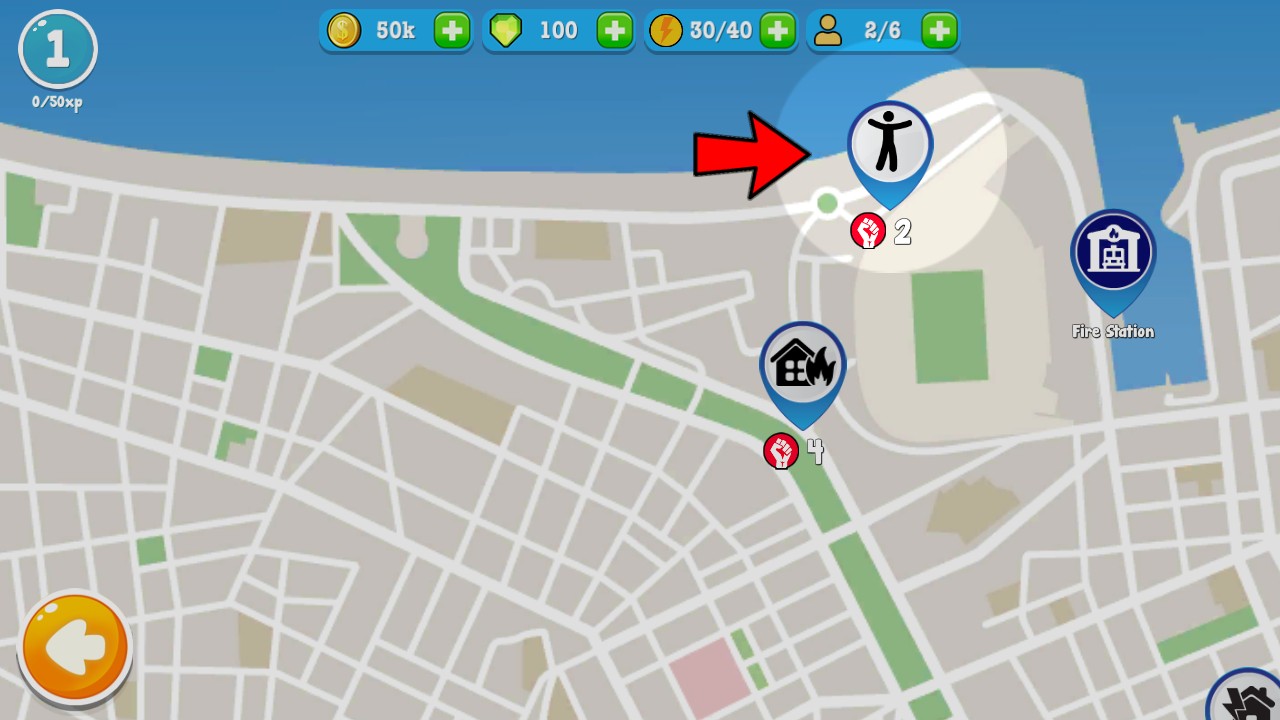Buy more green gems with plus button
This screenshot has height=720, width=1280.
point(615,31)
